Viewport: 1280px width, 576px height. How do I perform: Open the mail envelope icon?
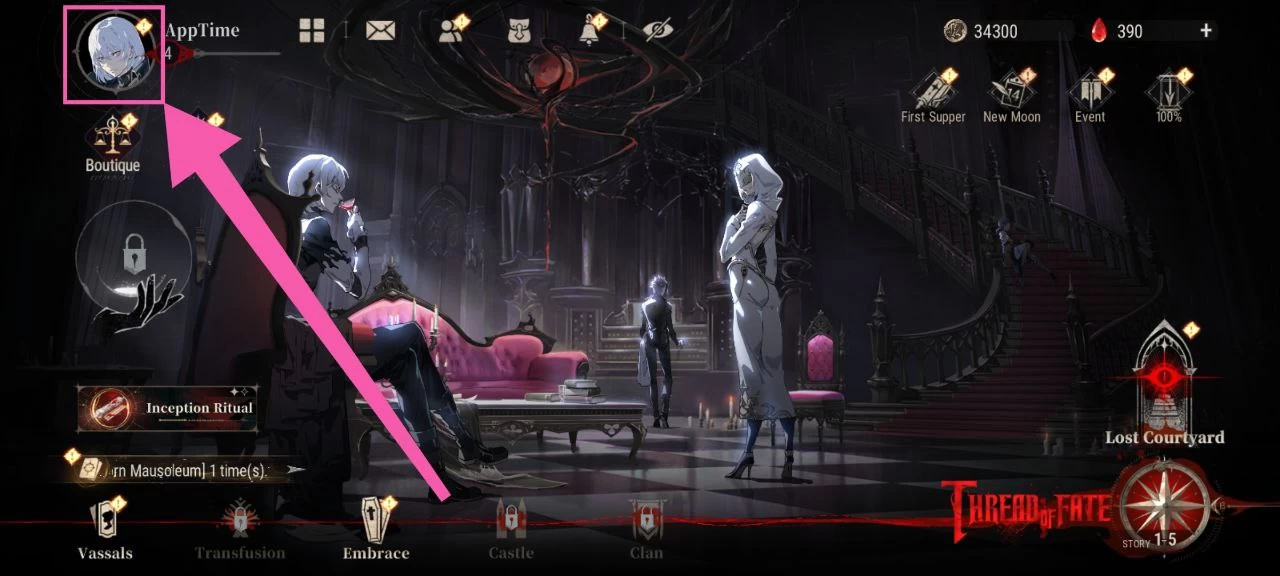tap(380, 31)
